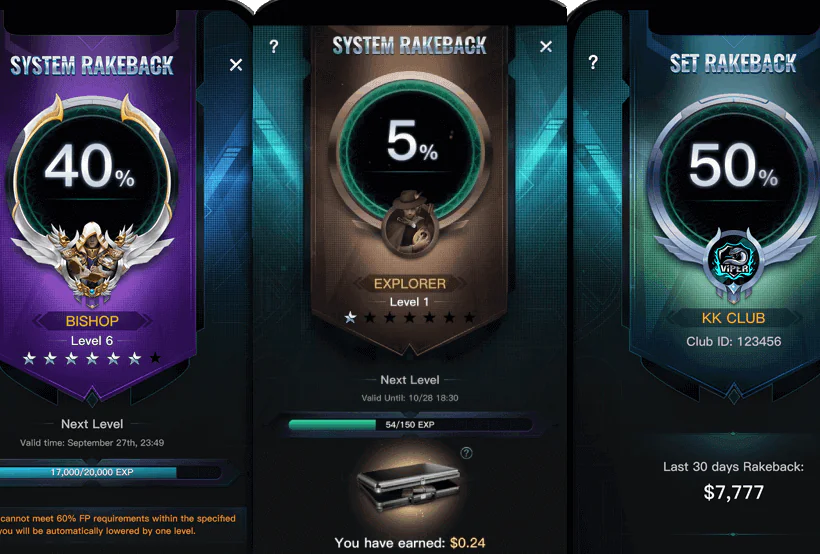Image resolution: width=820 pixels, height=554 pixels.
Task: Click the small question mark beside the briefcase
Action: point(466,453)
